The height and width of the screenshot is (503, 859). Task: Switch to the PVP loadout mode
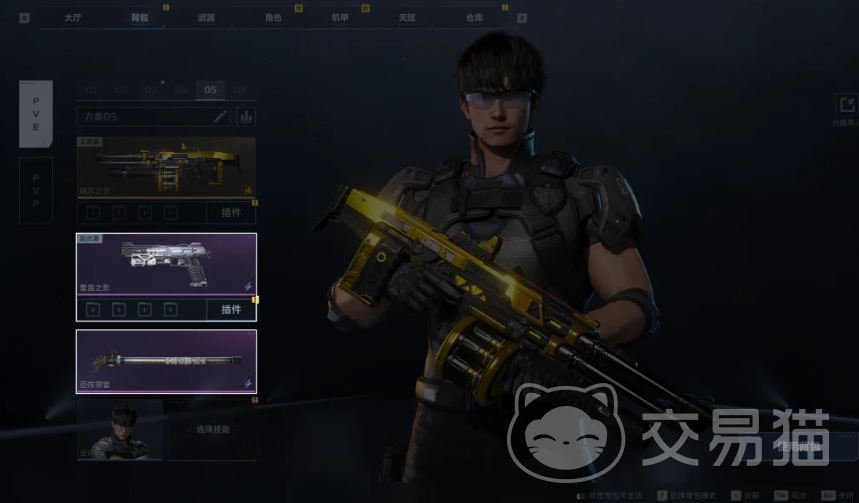(36, 190)
